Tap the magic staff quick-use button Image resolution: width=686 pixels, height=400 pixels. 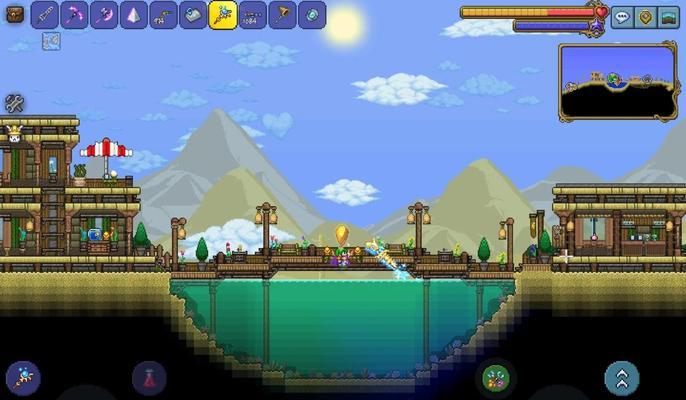point(22,378)
